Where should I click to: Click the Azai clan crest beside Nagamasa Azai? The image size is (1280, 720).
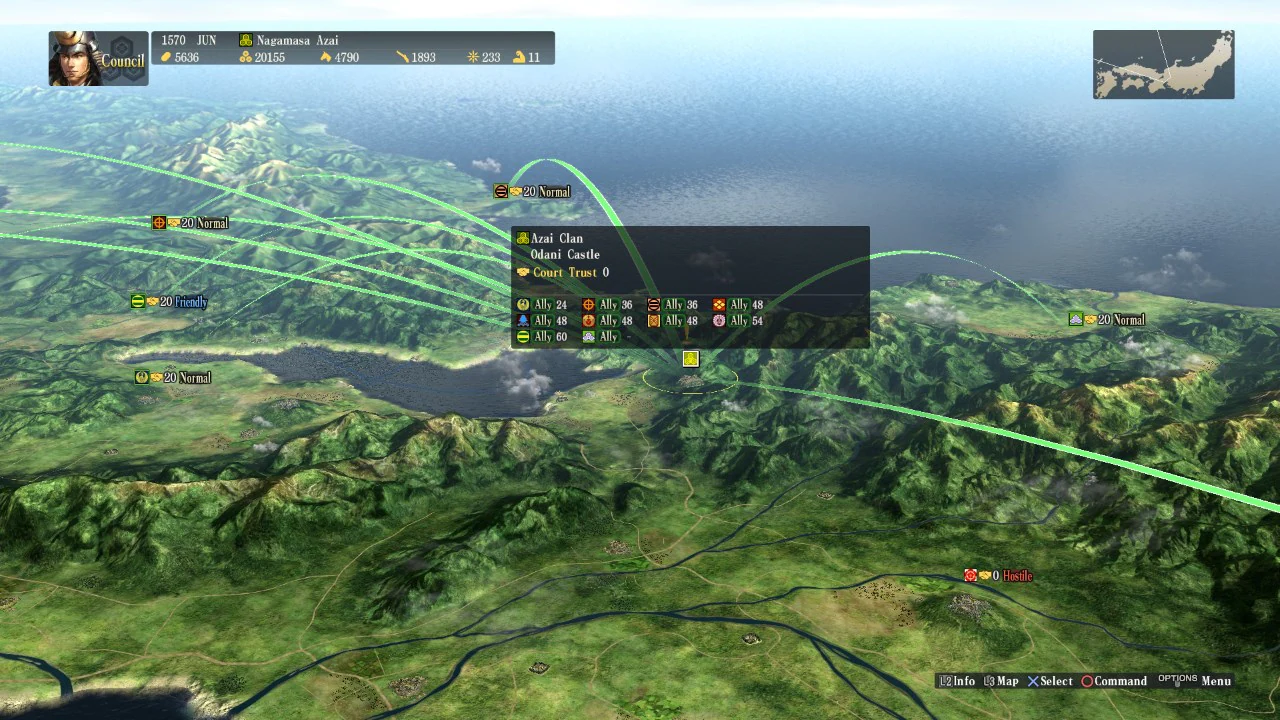coord(245,40)
